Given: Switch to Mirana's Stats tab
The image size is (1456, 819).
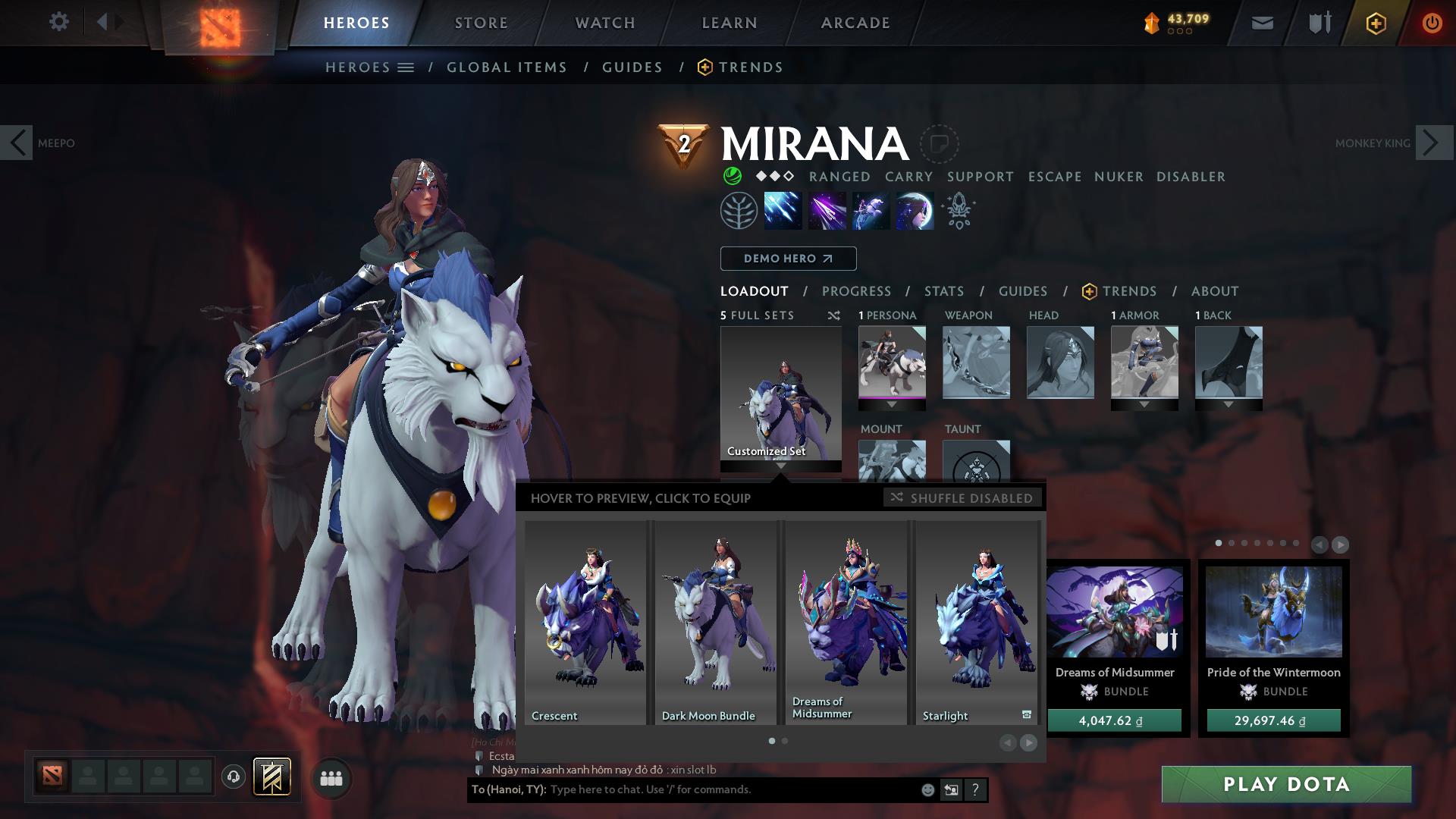Looking at the screenshot, I should 943,291.
